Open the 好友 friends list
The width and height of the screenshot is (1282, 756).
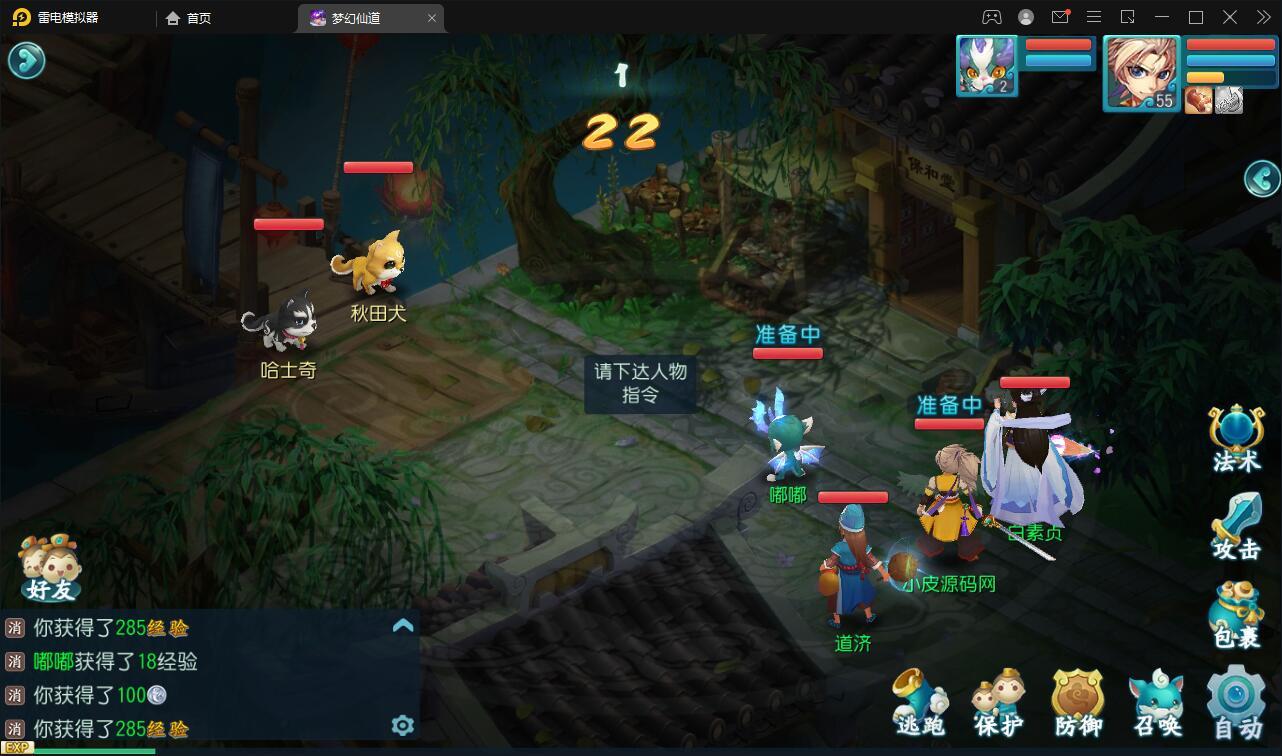pos(51,569)
